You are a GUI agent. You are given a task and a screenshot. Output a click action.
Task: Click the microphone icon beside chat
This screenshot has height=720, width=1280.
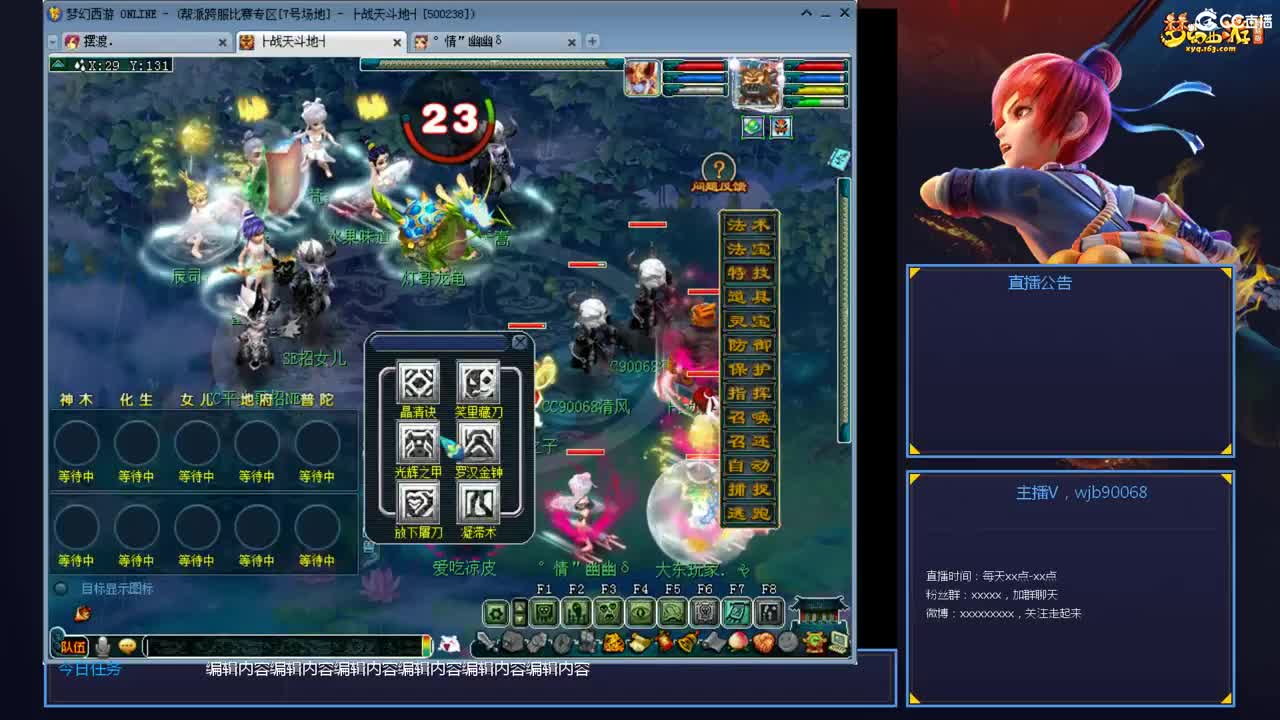(x=102, y=646)
